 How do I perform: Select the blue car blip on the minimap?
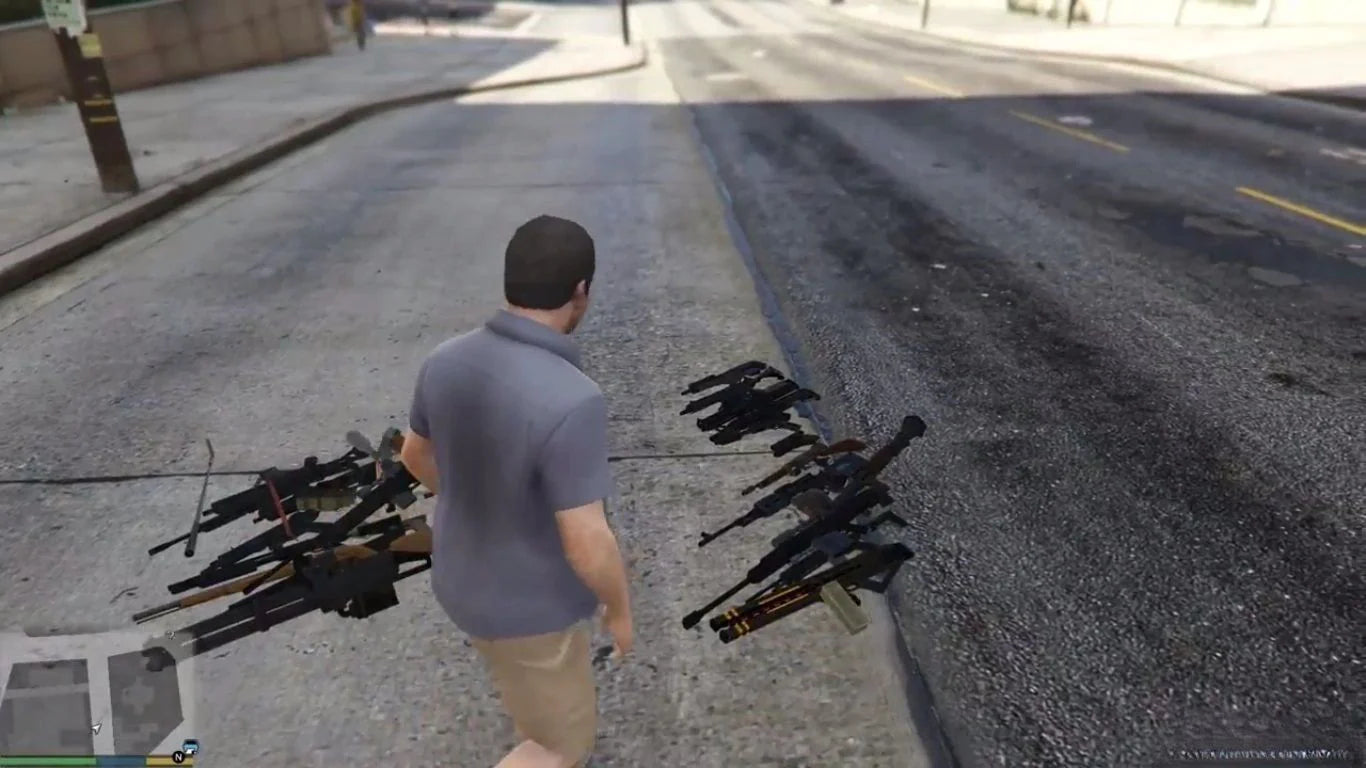click(x=191, y=746)
